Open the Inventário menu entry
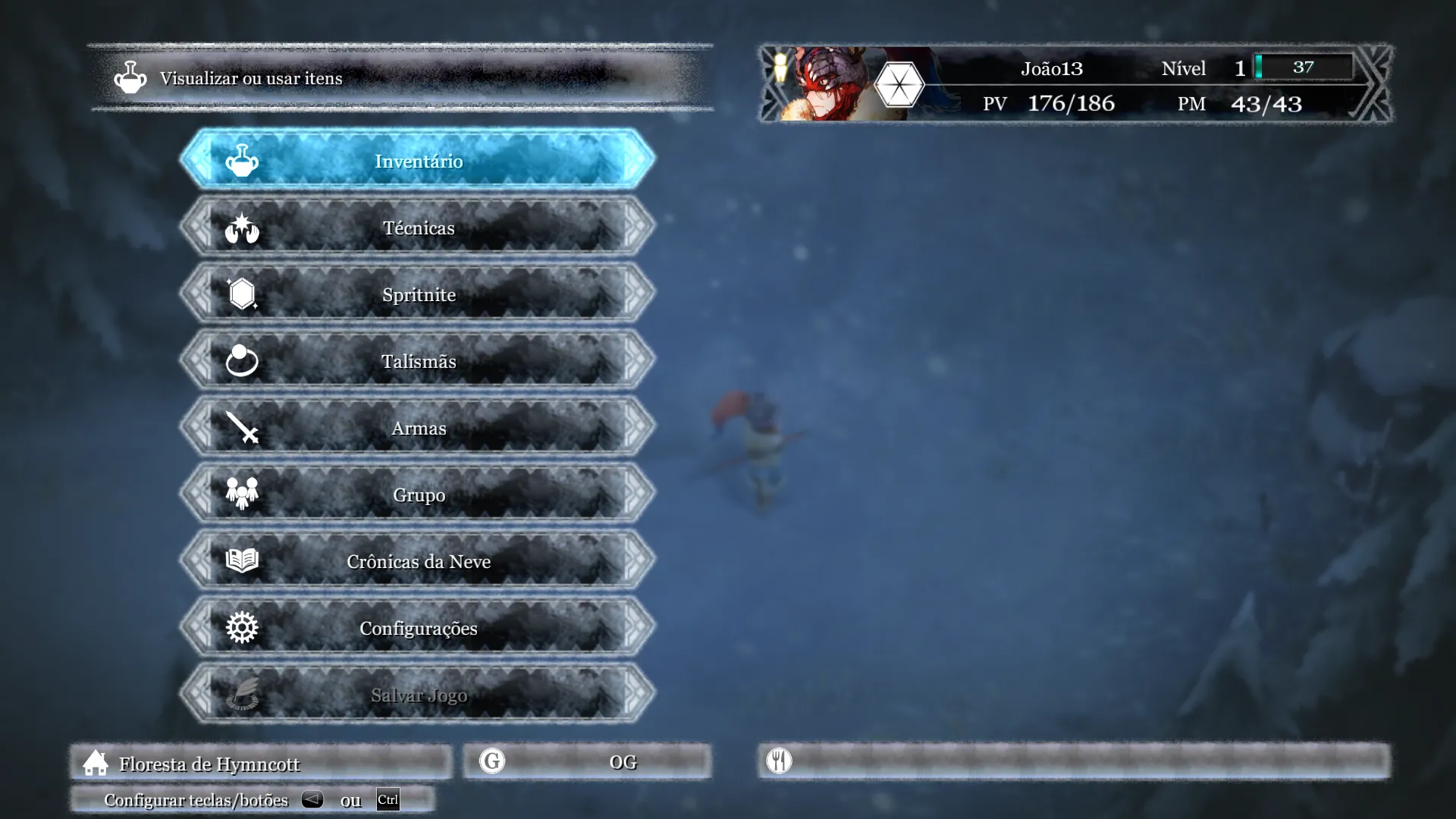Image resolution: width=1456 pixels, height=819 pixels. coord(418,161)
